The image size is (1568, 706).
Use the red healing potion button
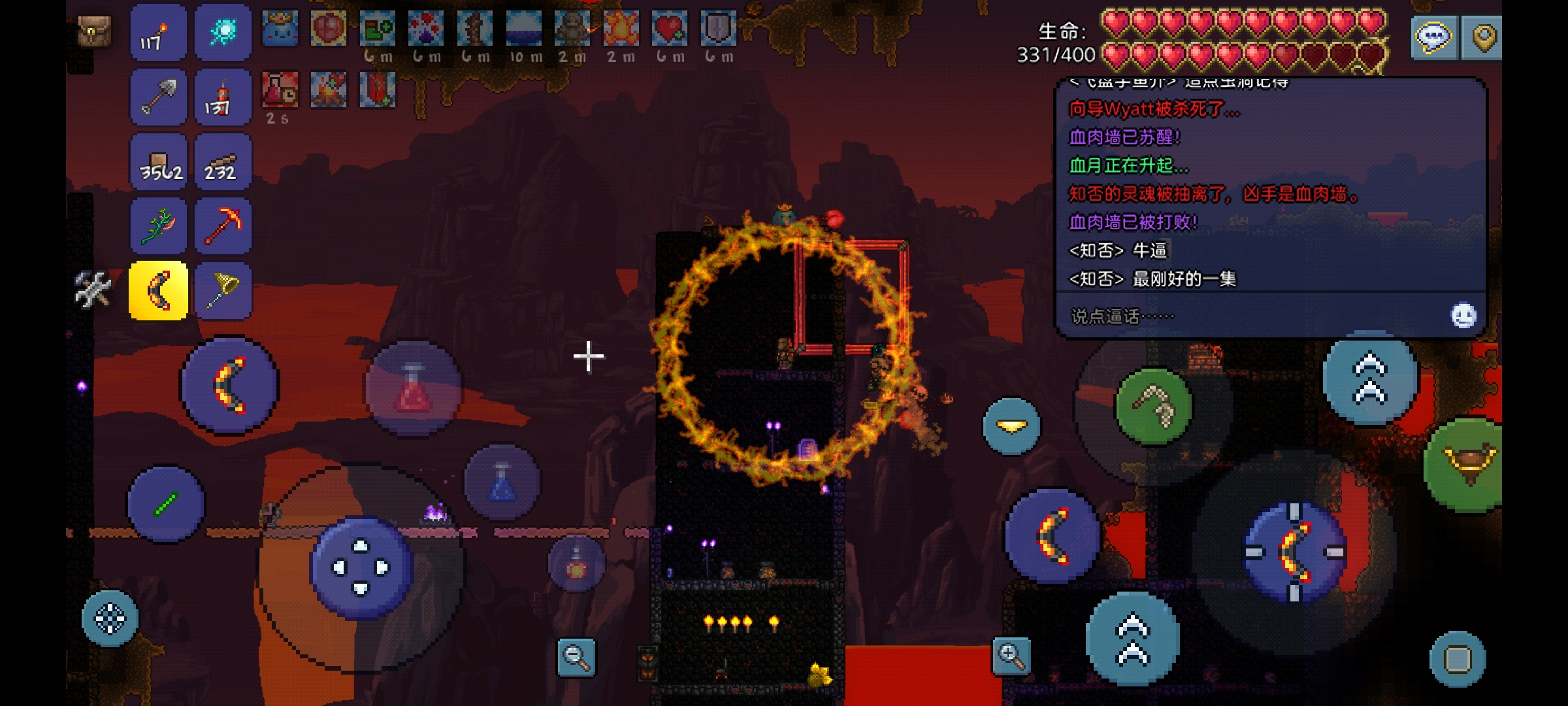[413, 390]
